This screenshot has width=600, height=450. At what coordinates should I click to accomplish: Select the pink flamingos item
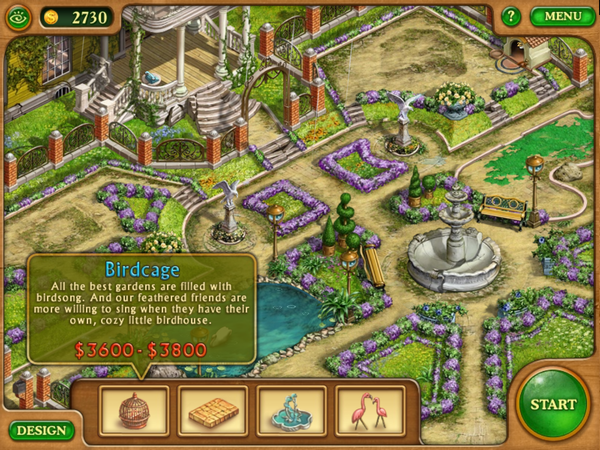click(x=369, y=410)
